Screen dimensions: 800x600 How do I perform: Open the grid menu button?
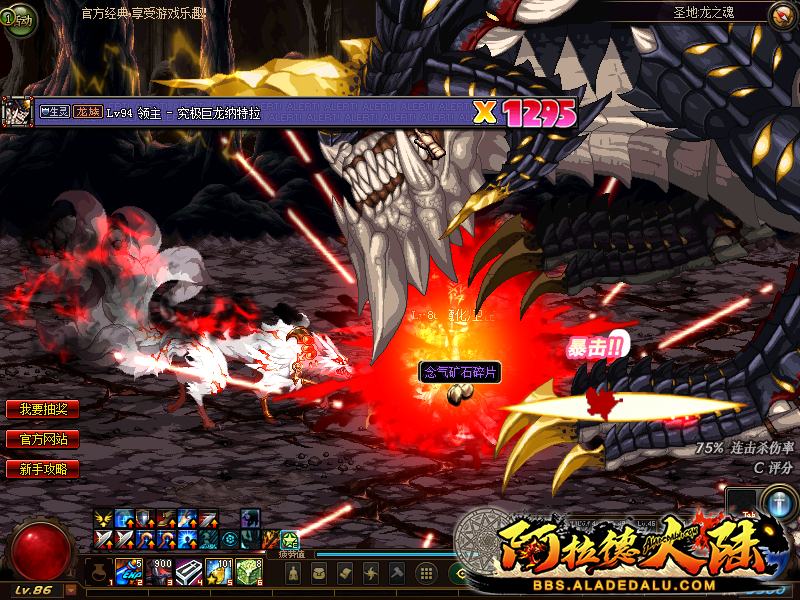(425, 573)
